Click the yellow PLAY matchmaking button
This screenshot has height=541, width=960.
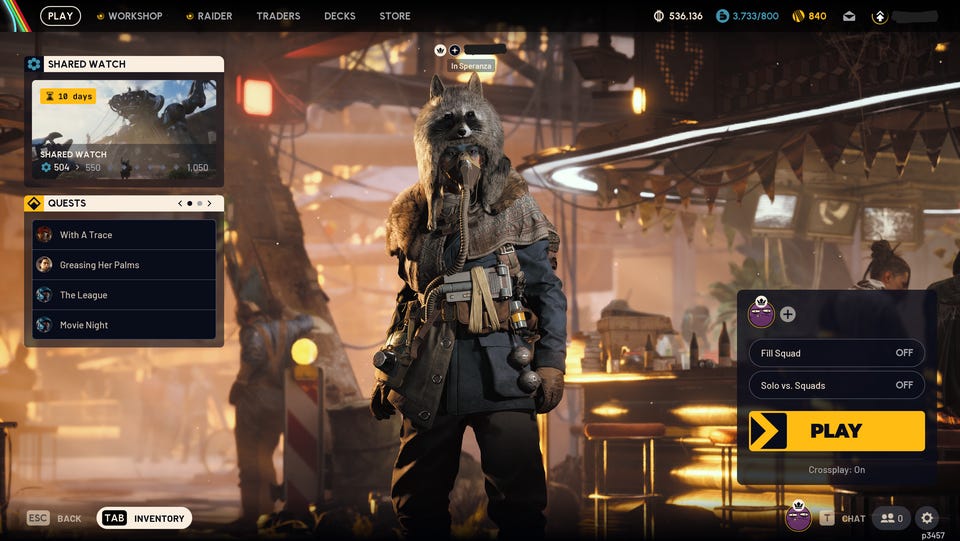[837, 431]
